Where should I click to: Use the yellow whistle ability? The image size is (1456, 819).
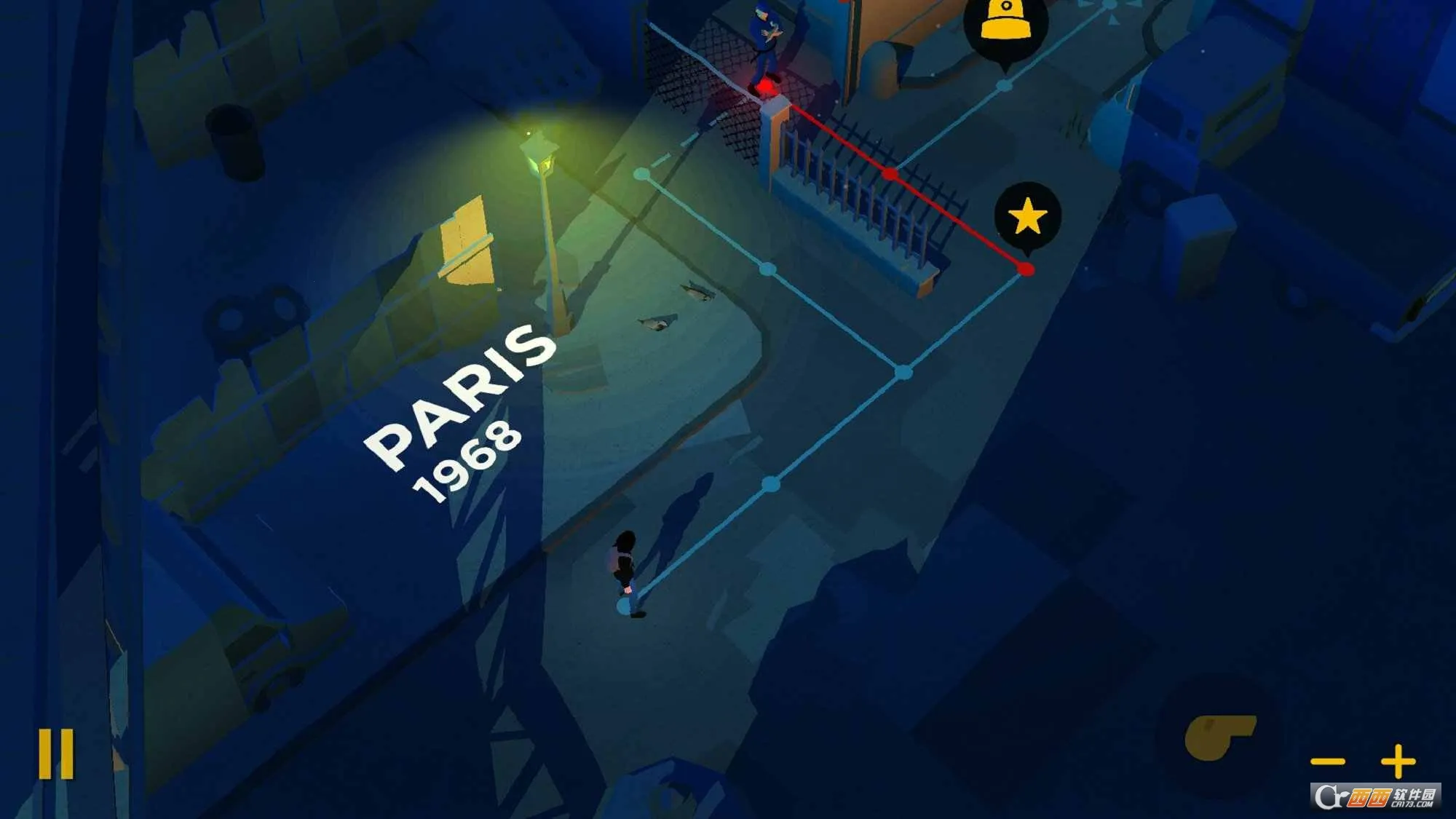tap(1219, 737)
